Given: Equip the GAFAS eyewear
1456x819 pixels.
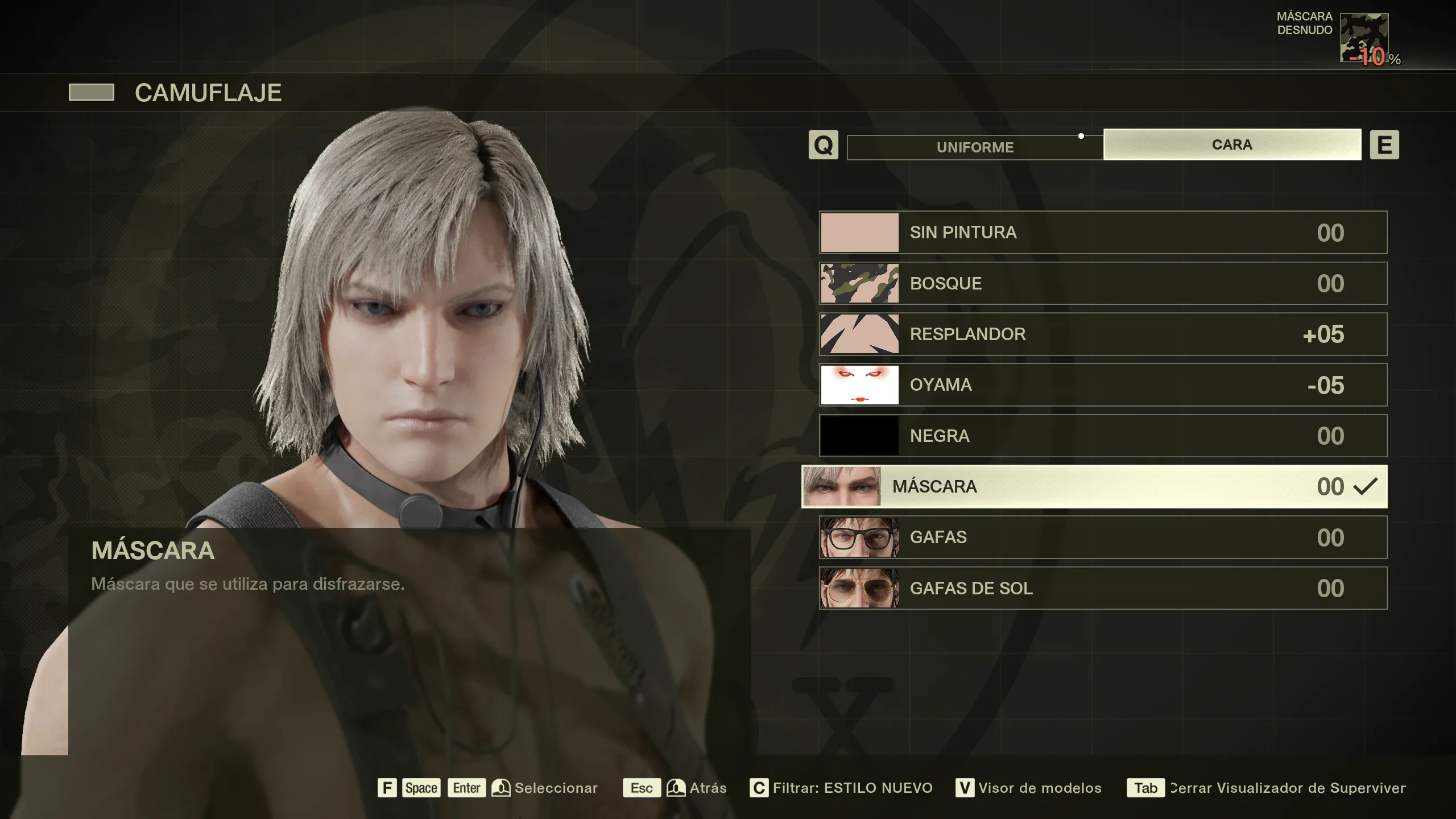Looking at the screenshot, I should tap(1103, 537).
